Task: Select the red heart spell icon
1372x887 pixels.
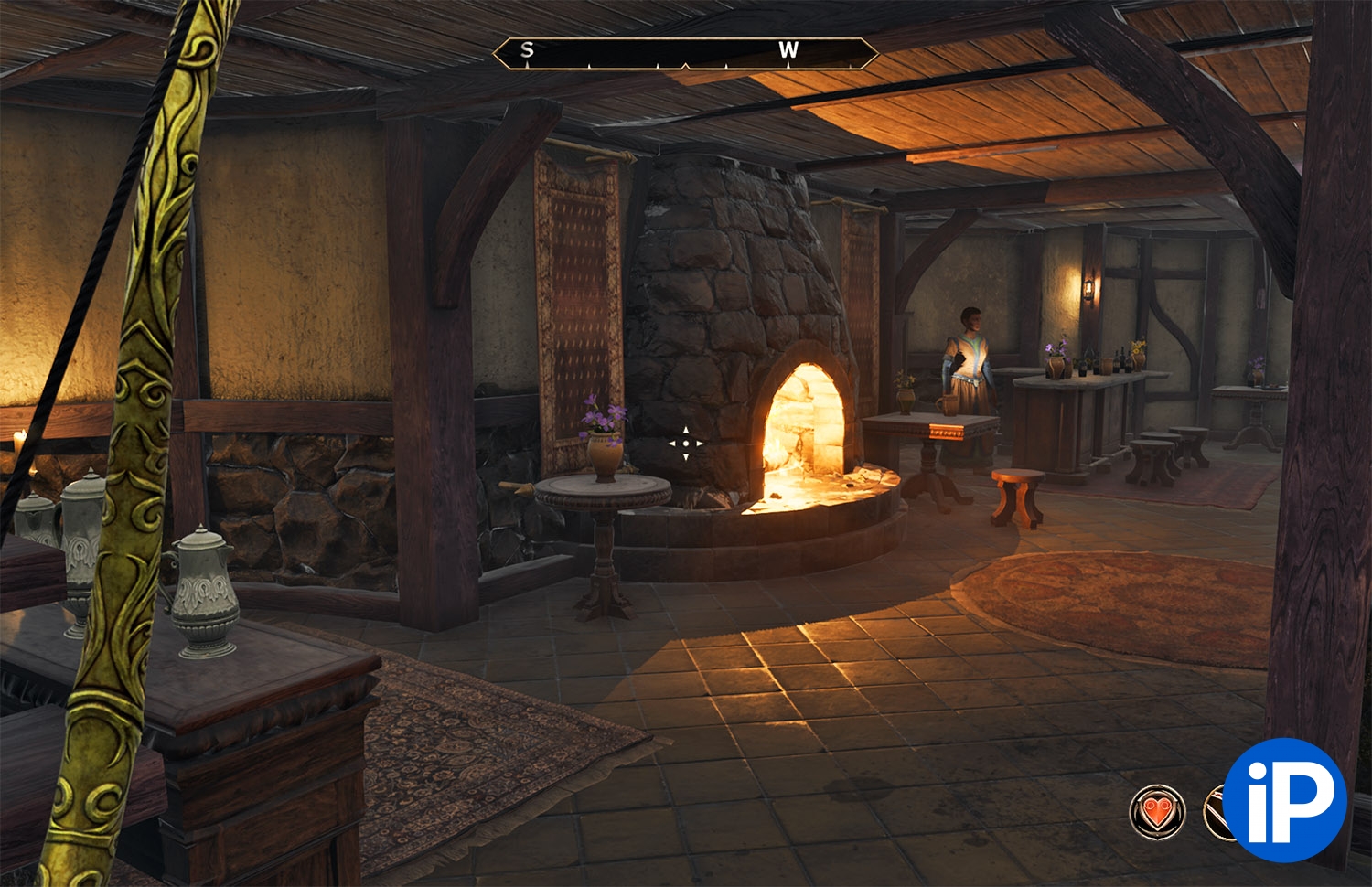Action: pos(1157,810)
